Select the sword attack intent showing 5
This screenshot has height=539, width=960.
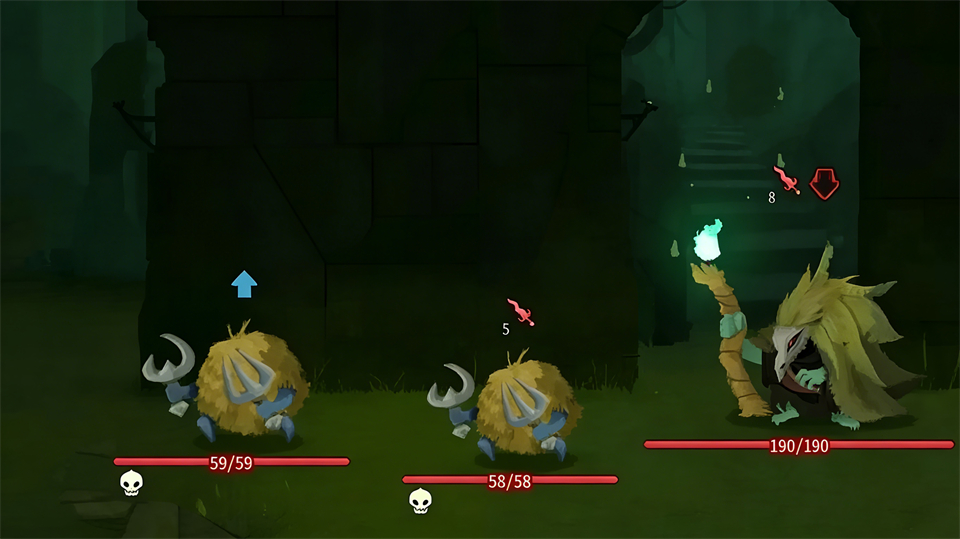[521, 313]
